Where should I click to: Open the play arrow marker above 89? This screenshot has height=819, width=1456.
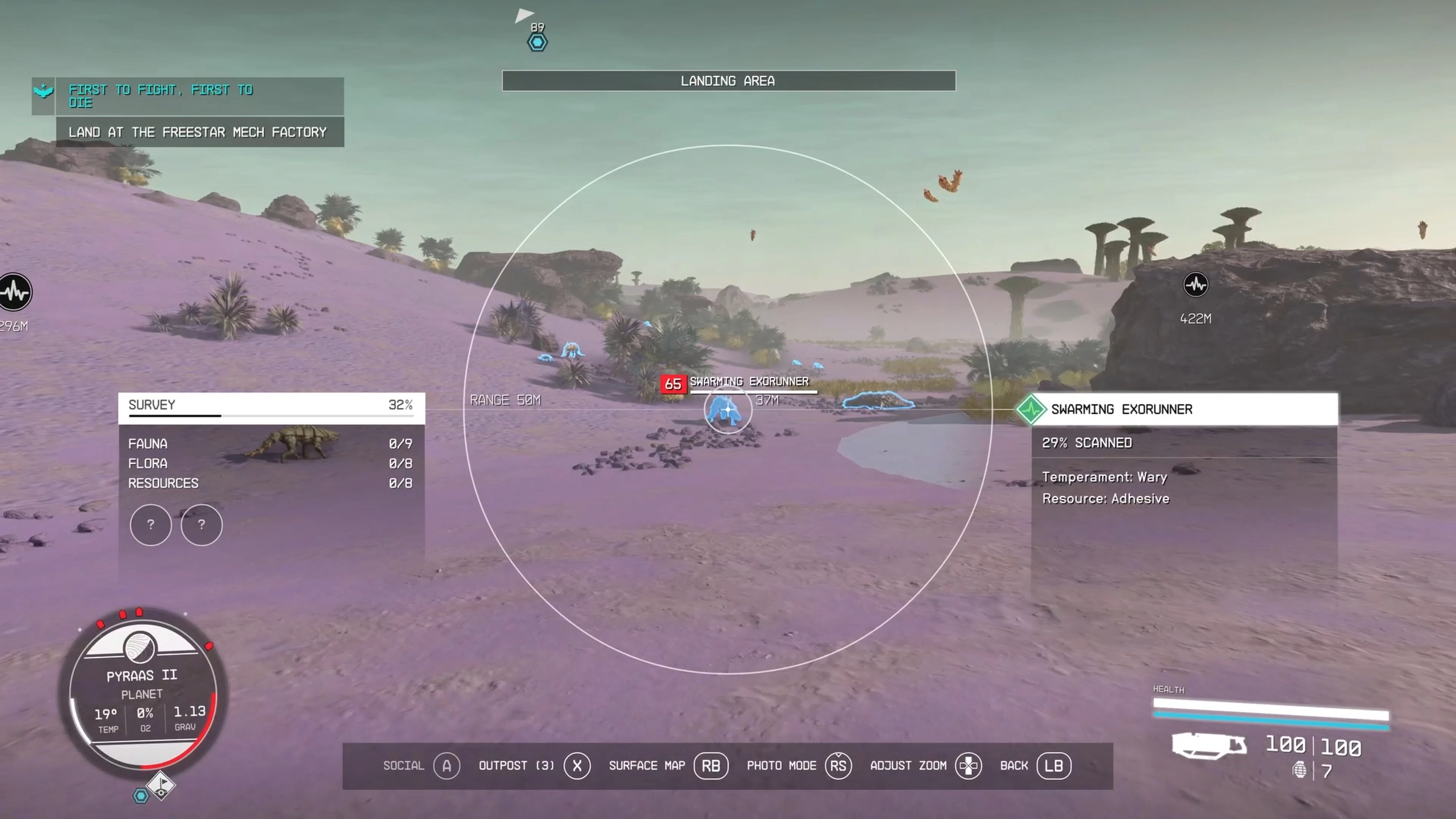pyautogui.click(x=524, y=15)
